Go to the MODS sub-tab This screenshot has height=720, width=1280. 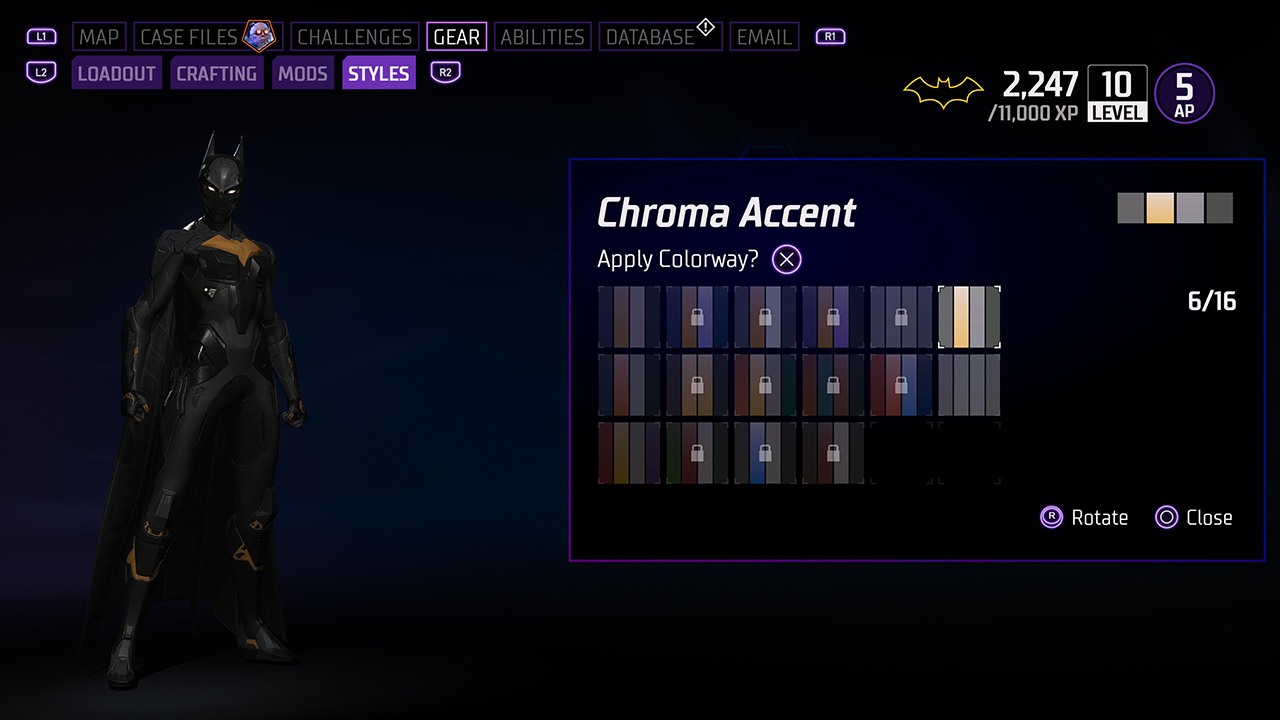(x=303, y=74)
